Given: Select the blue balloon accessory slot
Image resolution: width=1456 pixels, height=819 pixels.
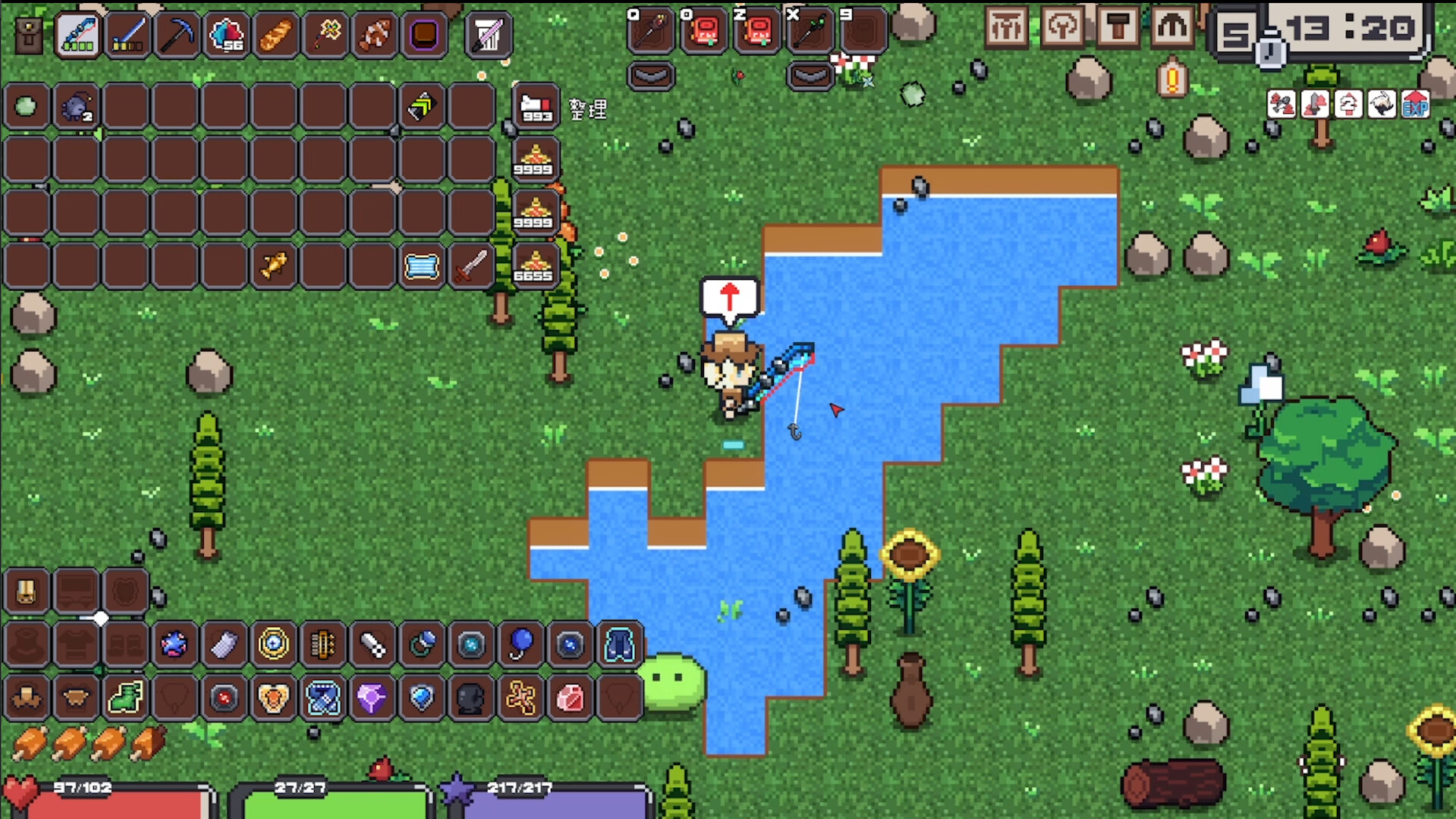Looking at the screenshot, I should [520, 645].
